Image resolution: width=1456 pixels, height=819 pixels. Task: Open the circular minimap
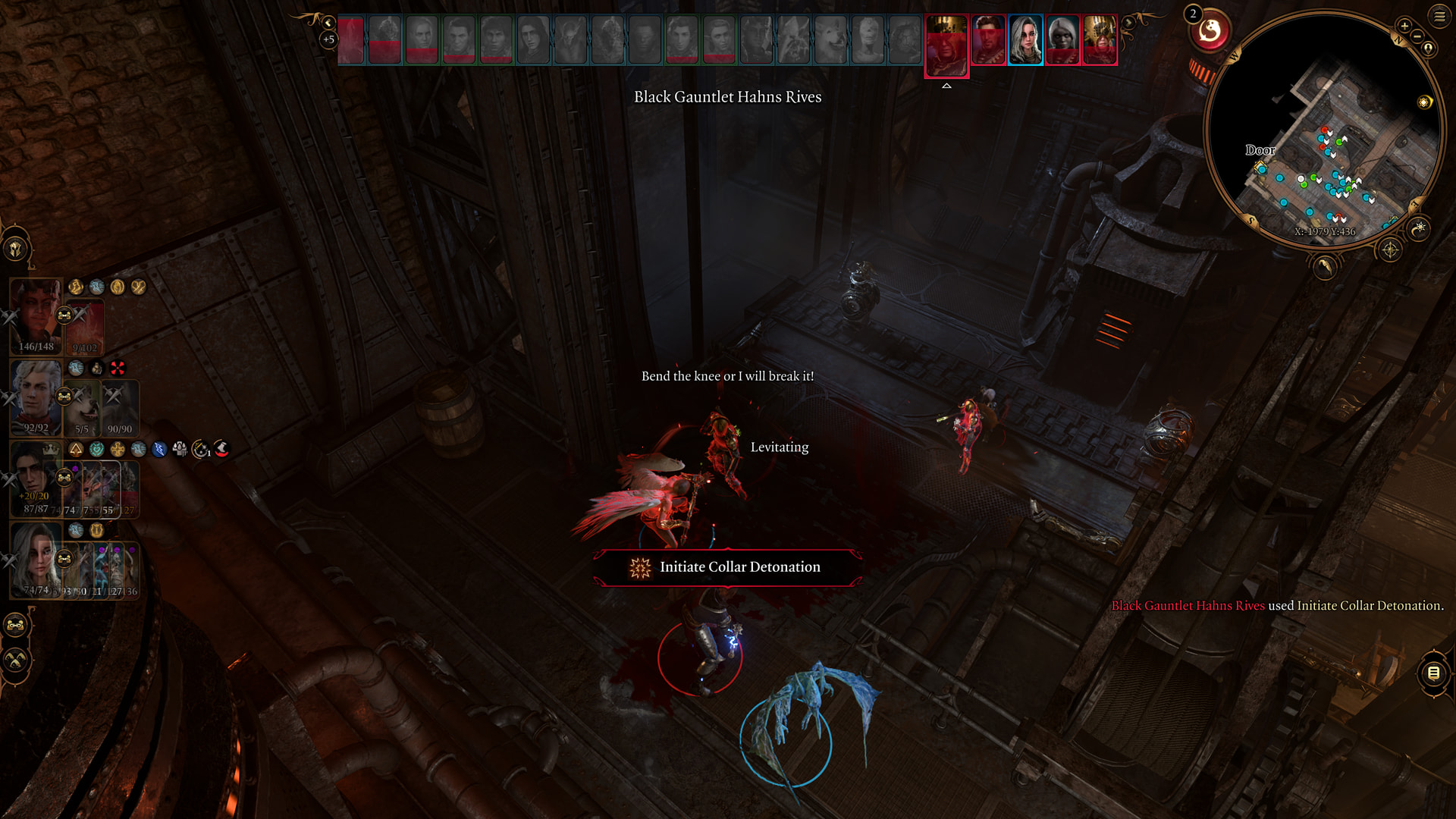coord(1325,129)
